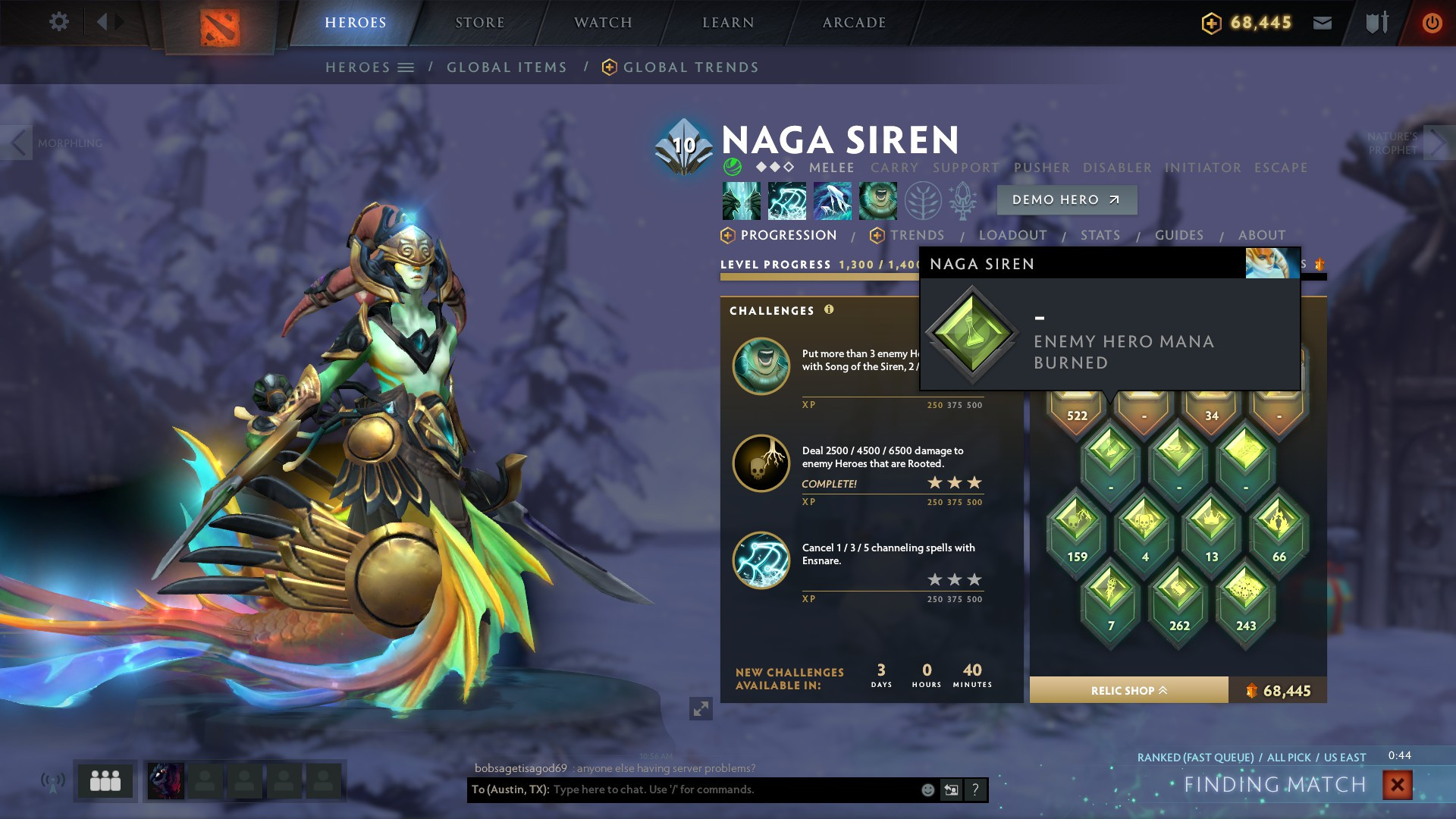Go to the Learn section
This screenshot has width=1456, height=819.
tap(728, 23)
